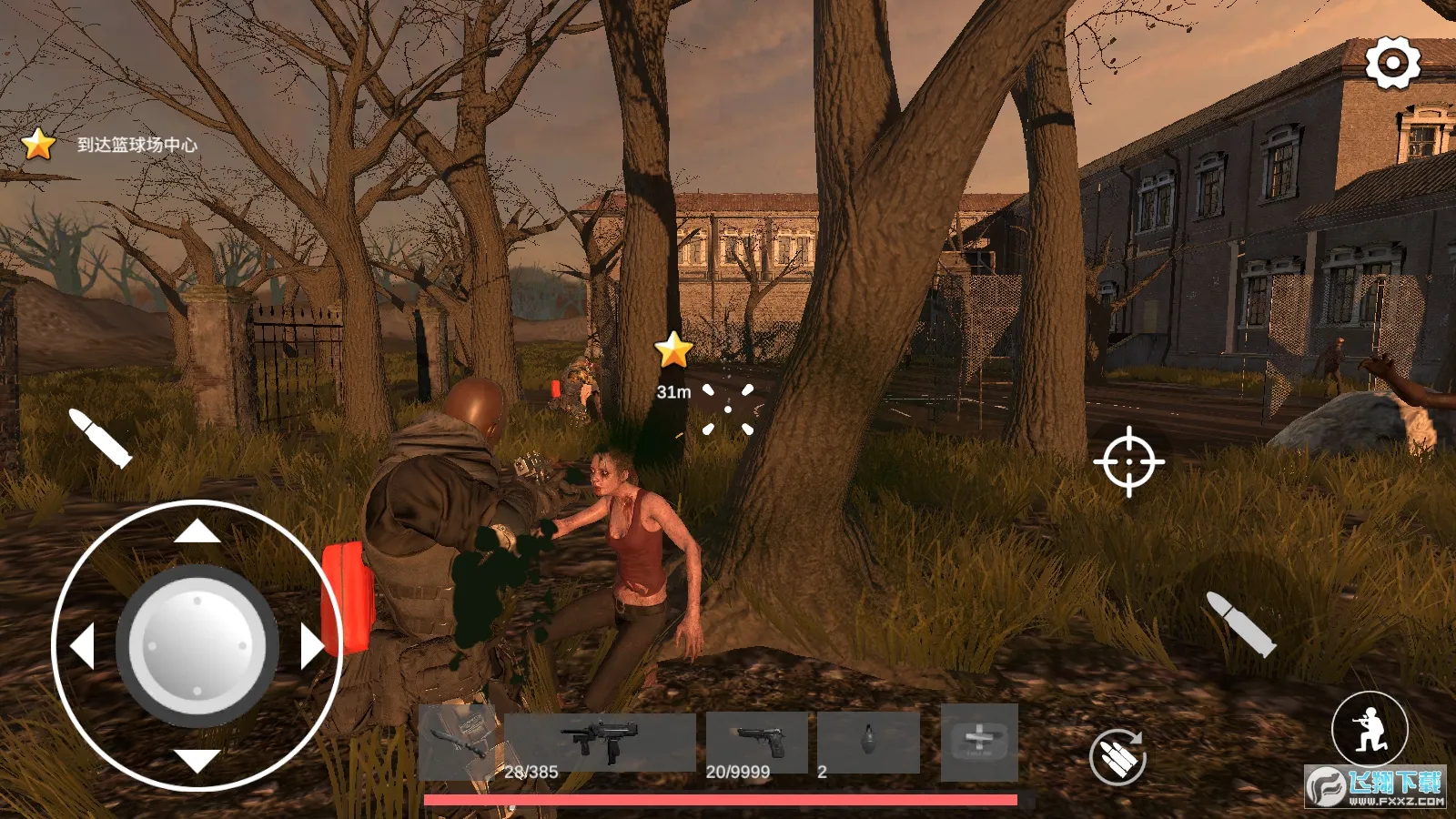Fire with the right bullet button
Viewport: 1456px width, 819px height.
[x=1240, y=623]
